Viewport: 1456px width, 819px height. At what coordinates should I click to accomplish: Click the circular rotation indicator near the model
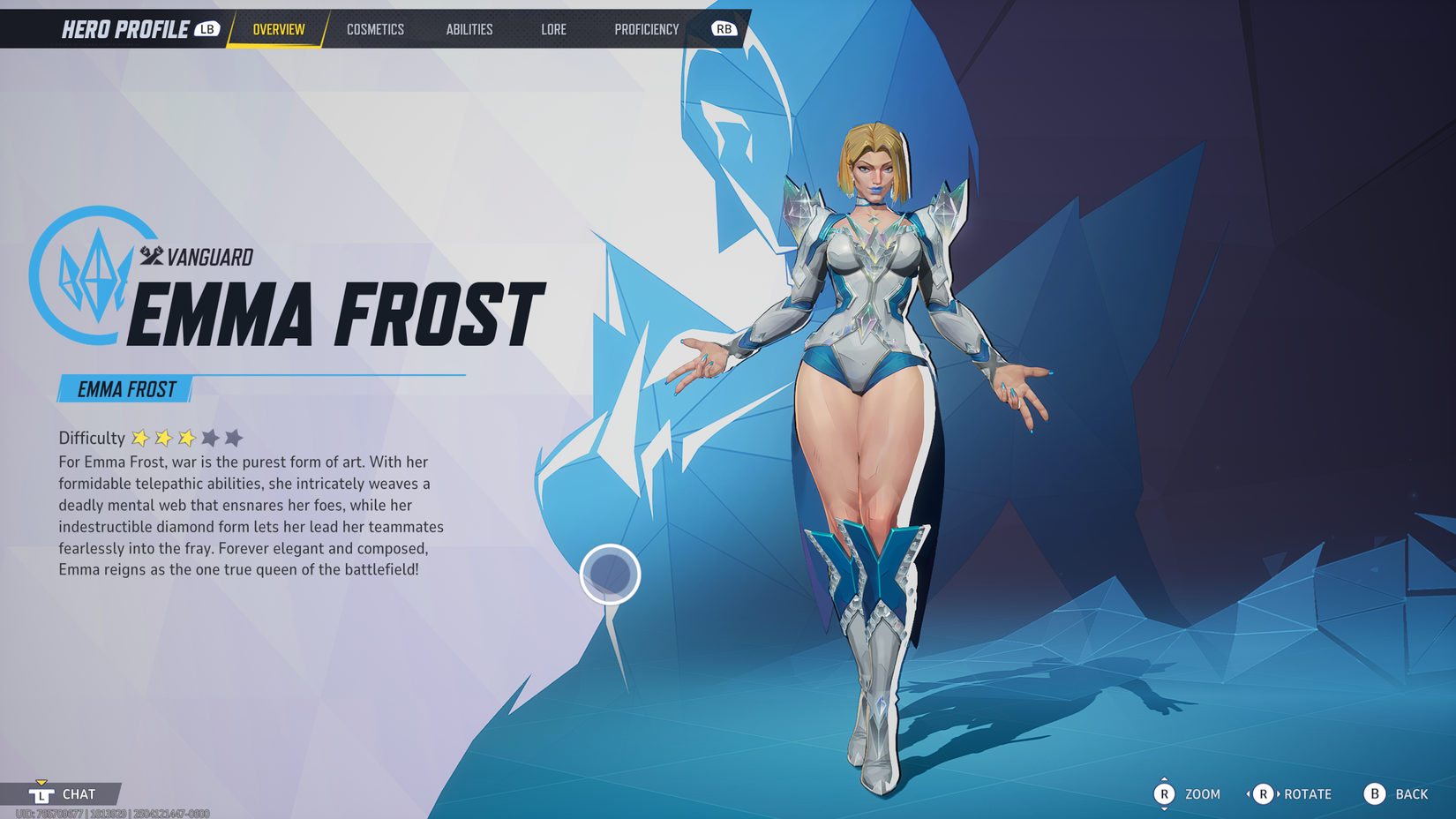(611, 575)
